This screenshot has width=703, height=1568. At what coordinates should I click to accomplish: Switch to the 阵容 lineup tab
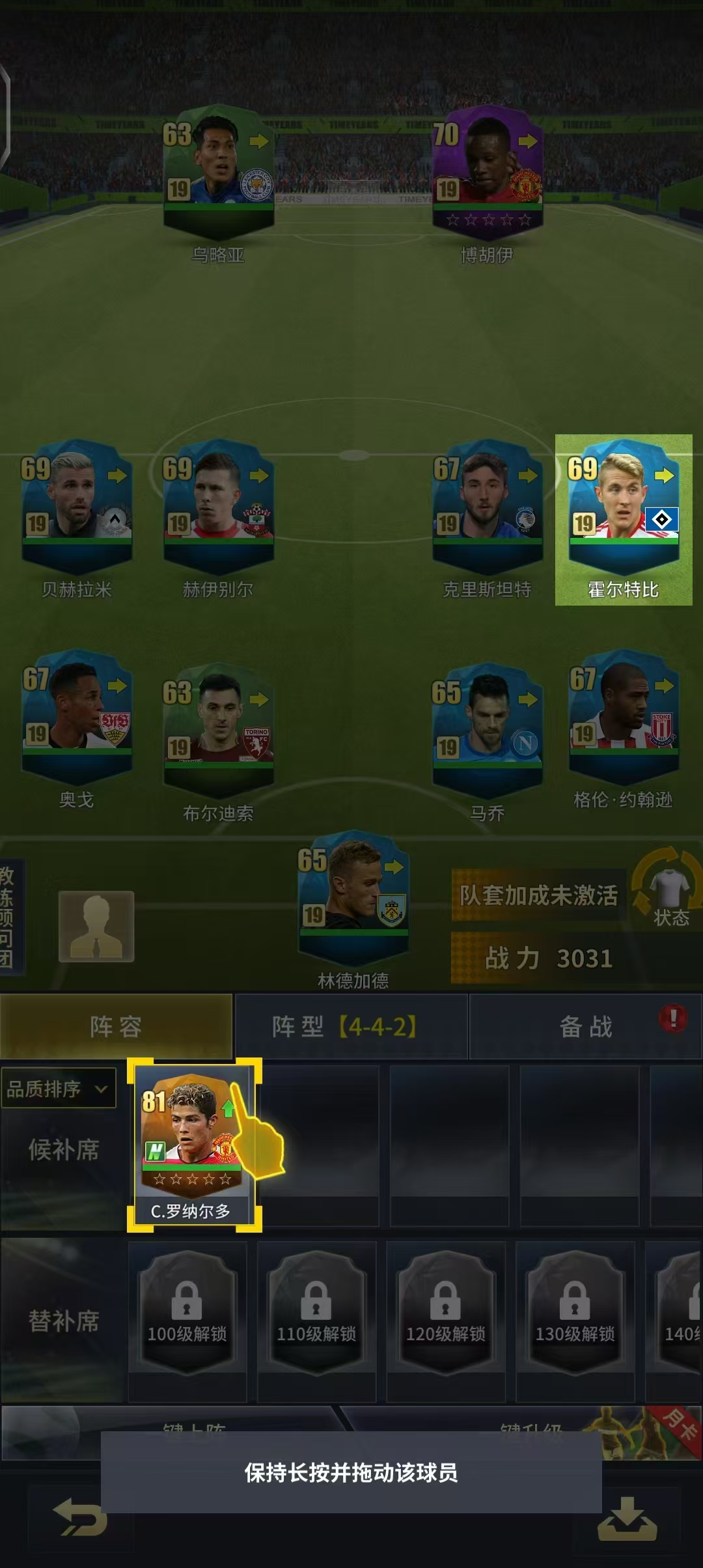coord(116,1027)
